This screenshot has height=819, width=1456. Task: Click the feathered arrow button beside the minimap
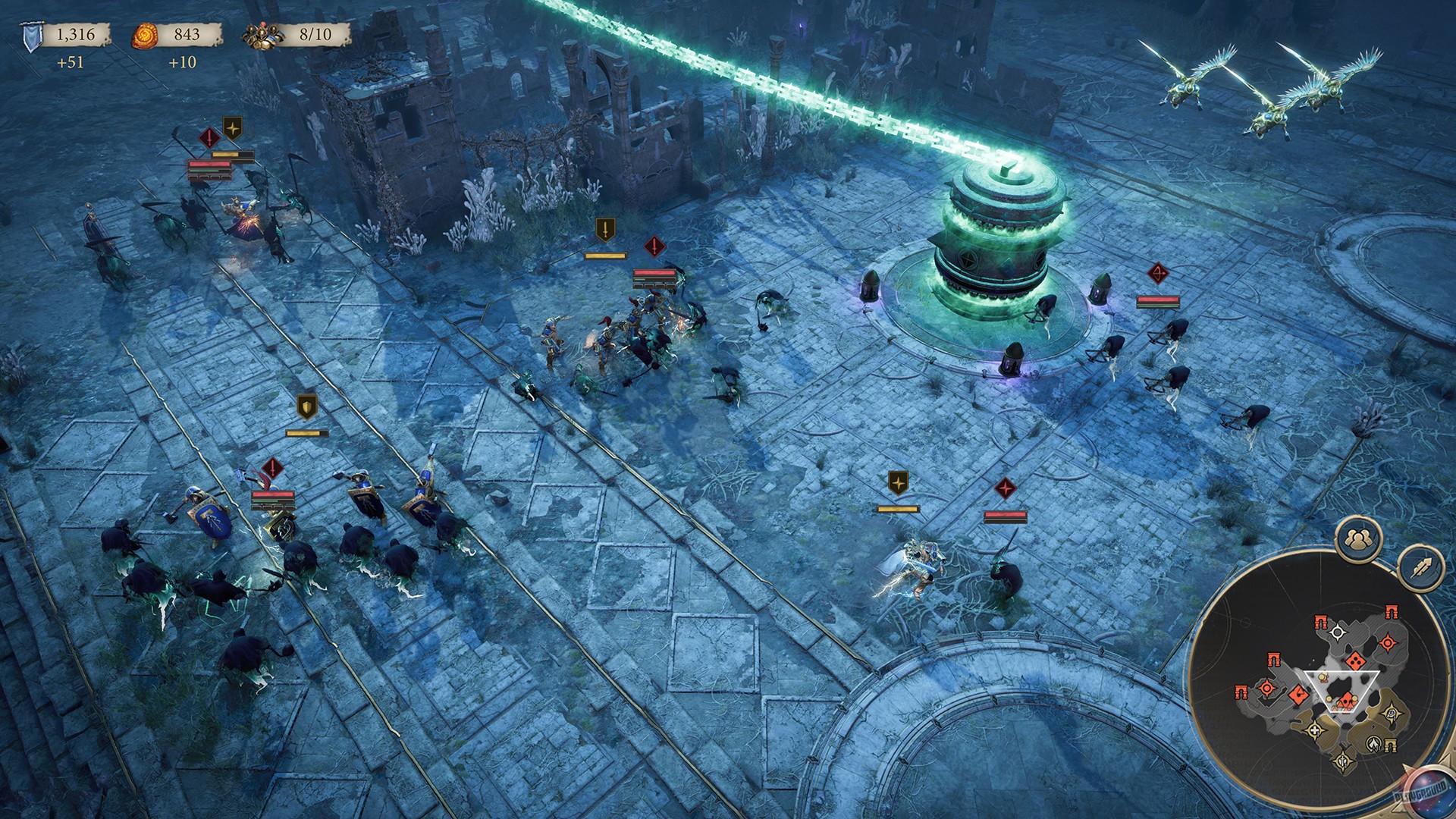(1421, 567)
